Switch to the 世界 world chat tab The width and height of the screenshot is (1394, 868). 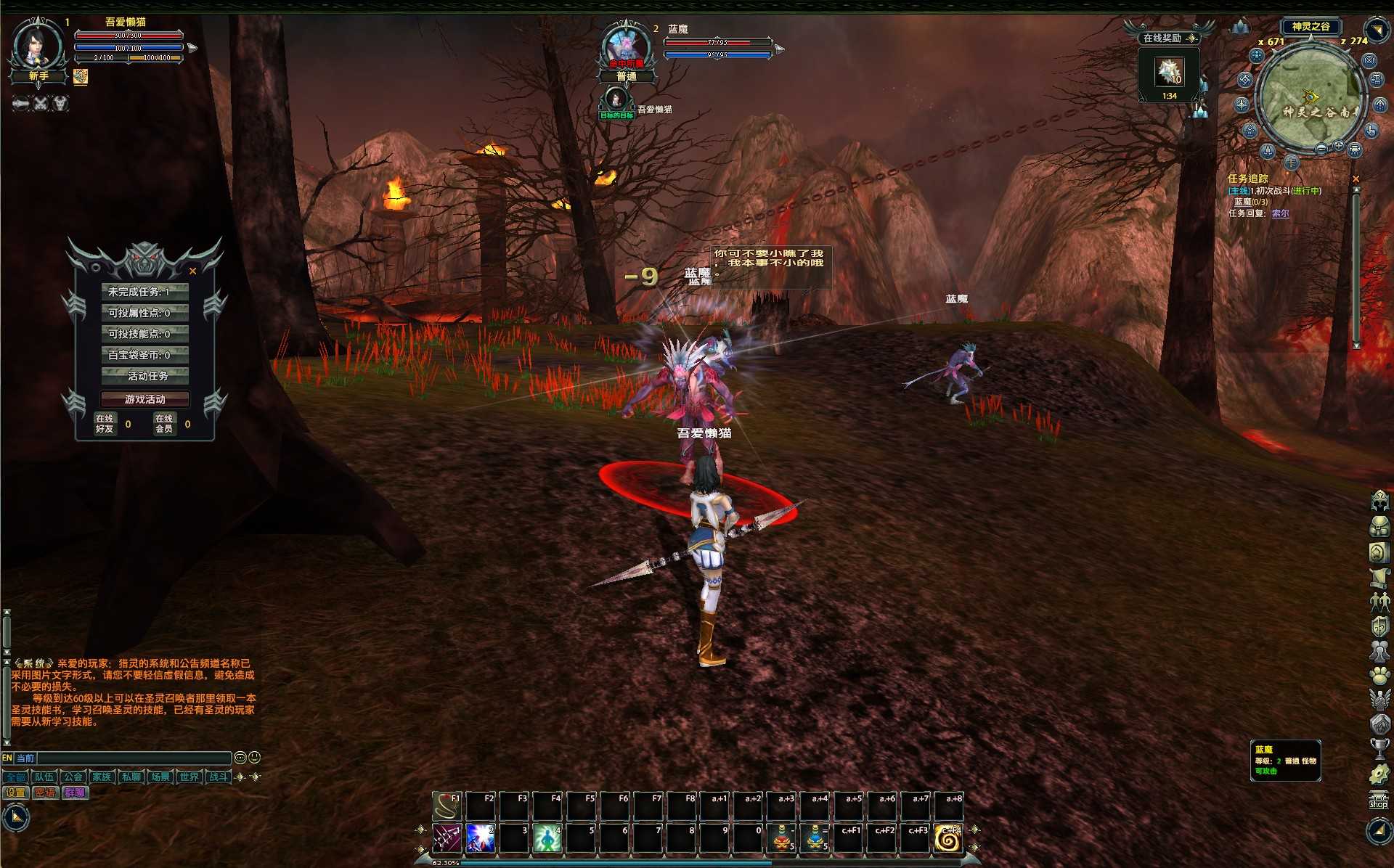(x=189, y=777)
